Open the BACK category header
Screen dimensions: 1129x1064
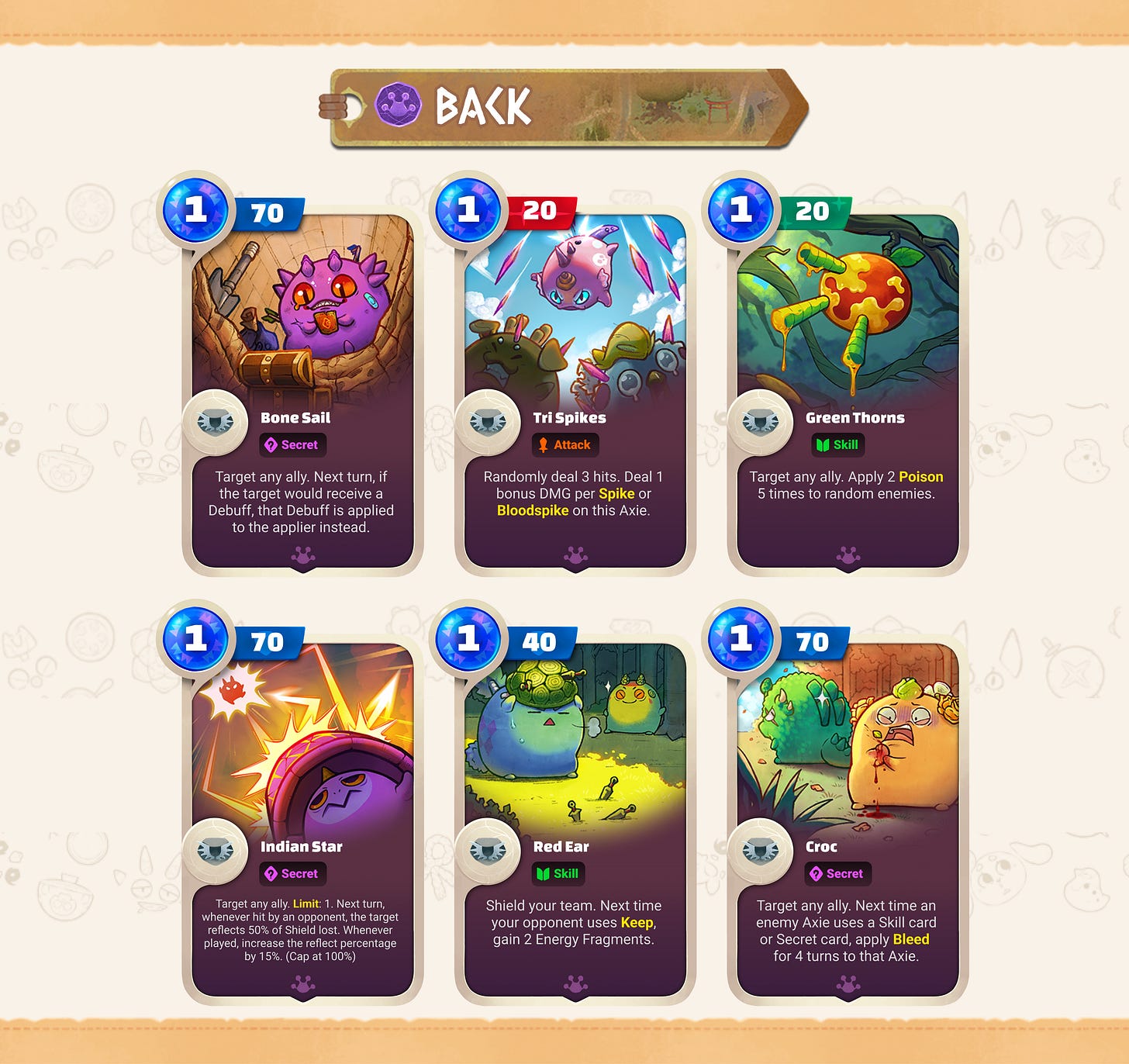481,107
